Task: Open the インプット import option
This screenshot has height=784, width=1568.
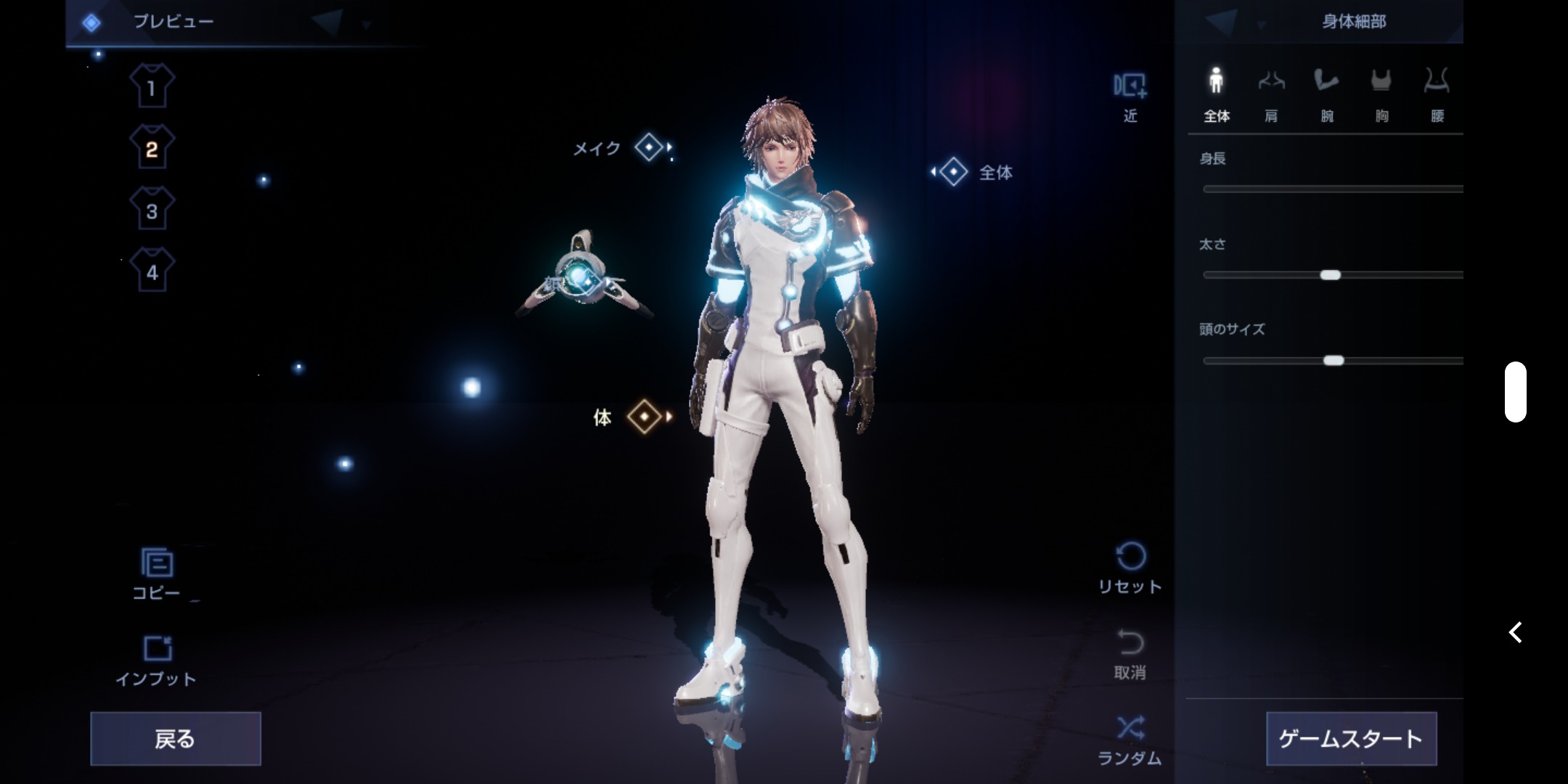Action: click(x=156, y=659)
